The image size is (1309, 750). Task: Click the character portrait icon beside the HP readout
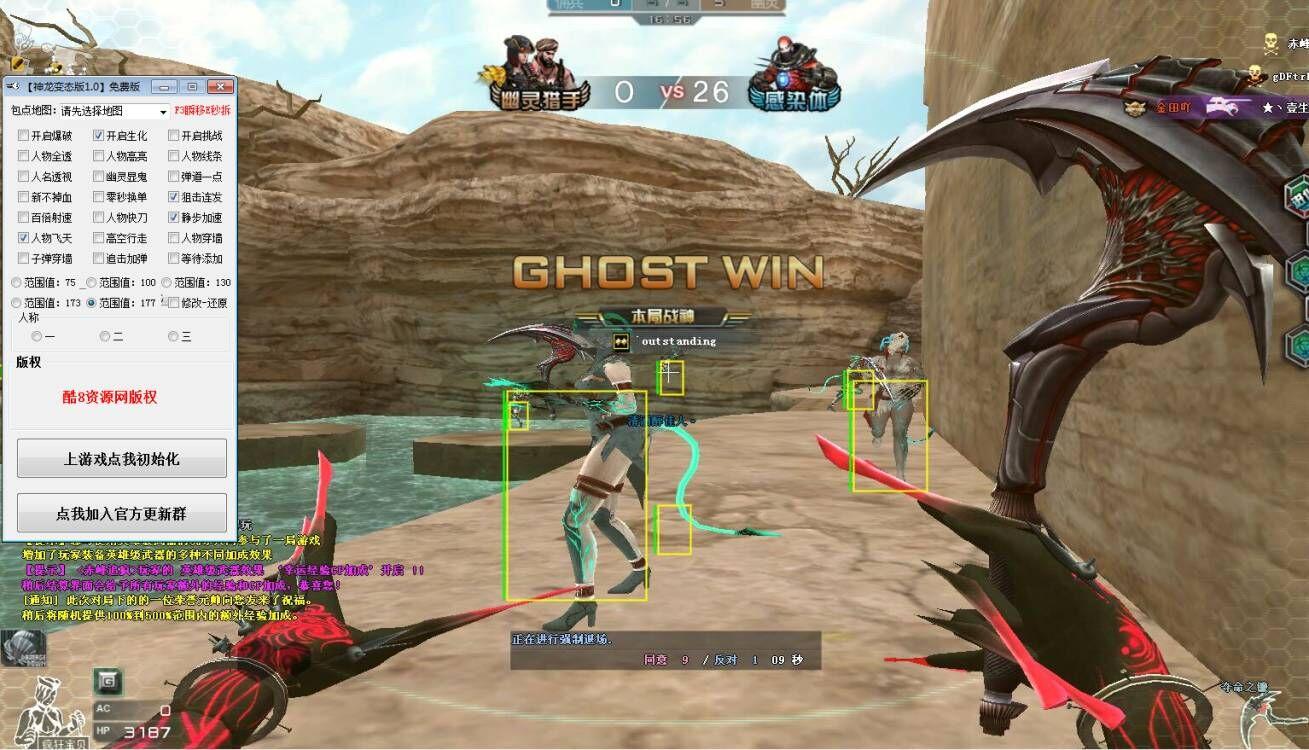47,710
